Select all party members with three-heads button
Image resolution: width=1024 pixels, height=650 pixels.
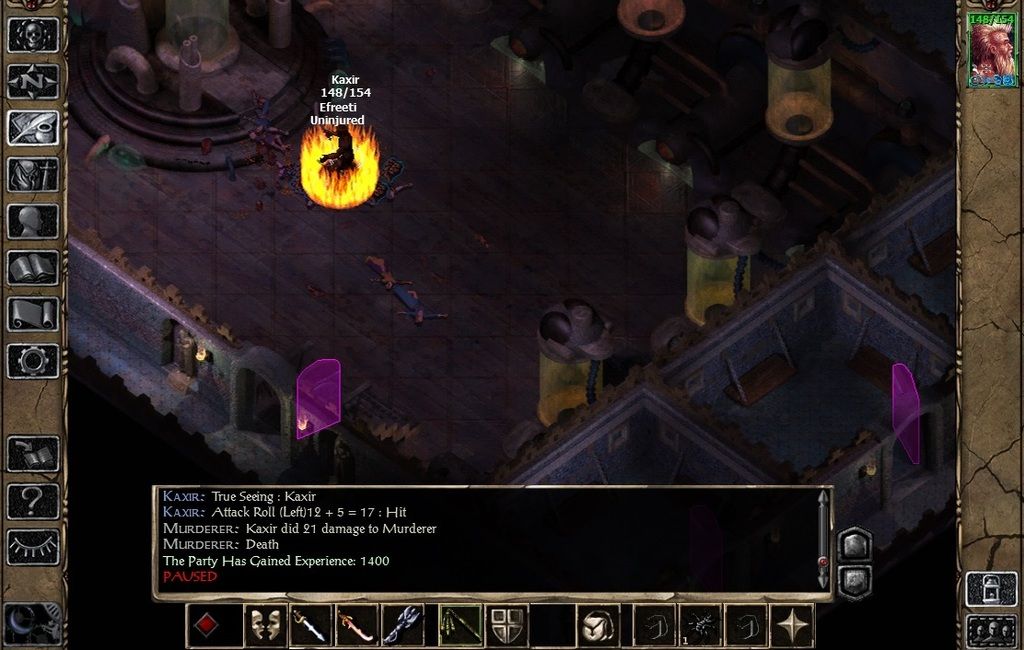click(990, 631)
